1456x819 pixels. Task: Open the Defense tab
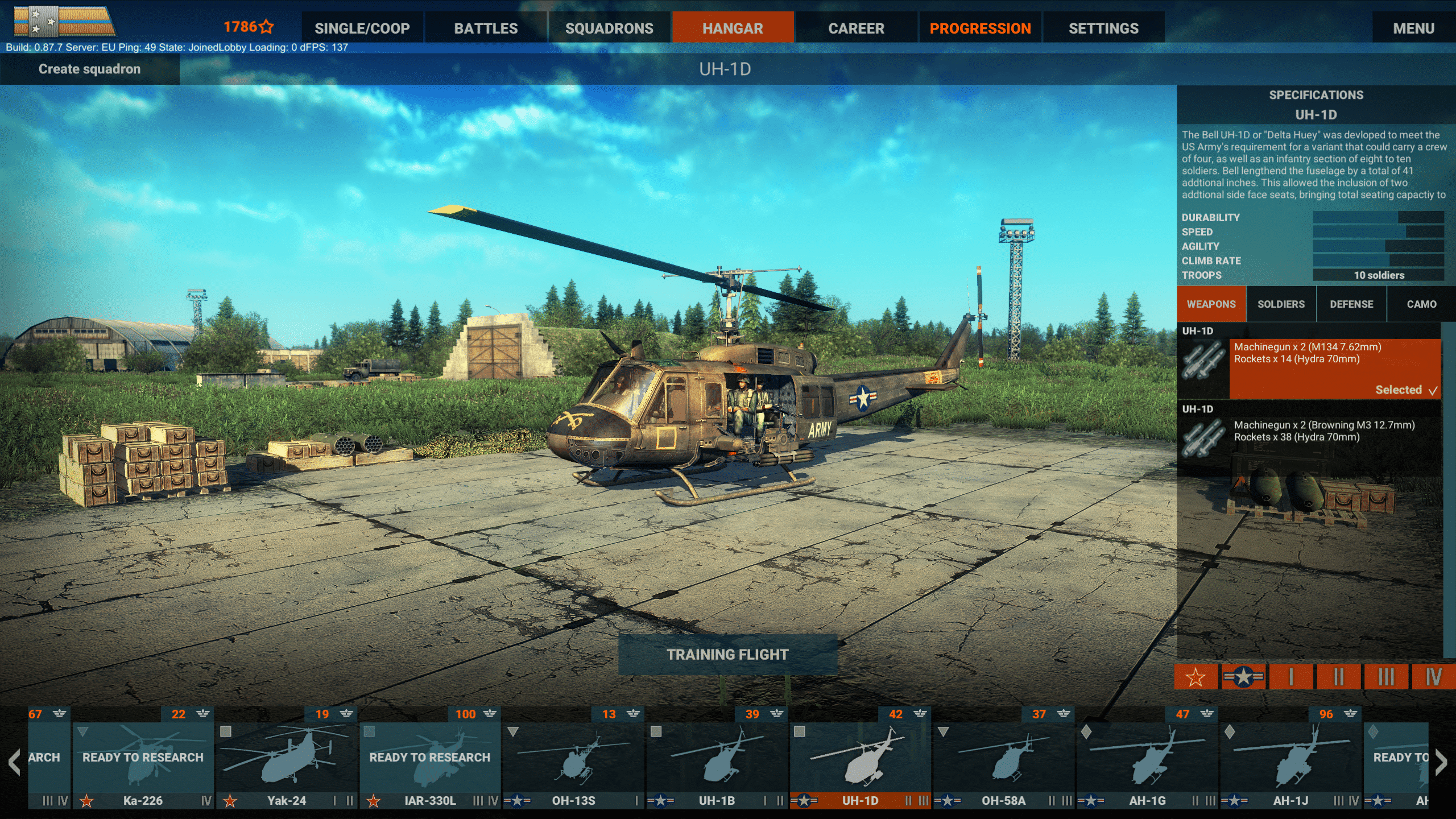point(1351,304)
